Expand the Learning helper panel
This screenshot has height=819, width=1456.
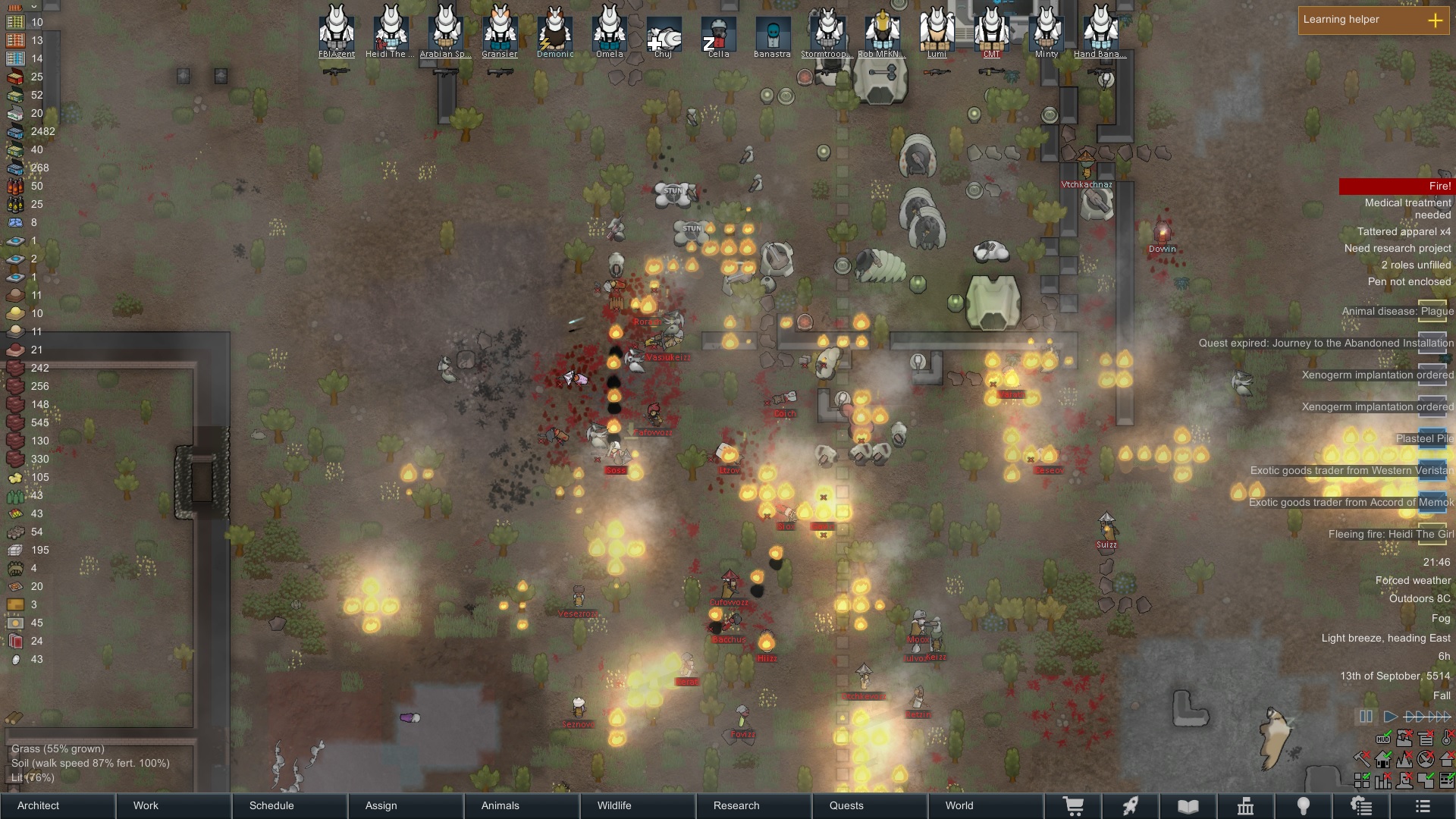coord(1436,20)
